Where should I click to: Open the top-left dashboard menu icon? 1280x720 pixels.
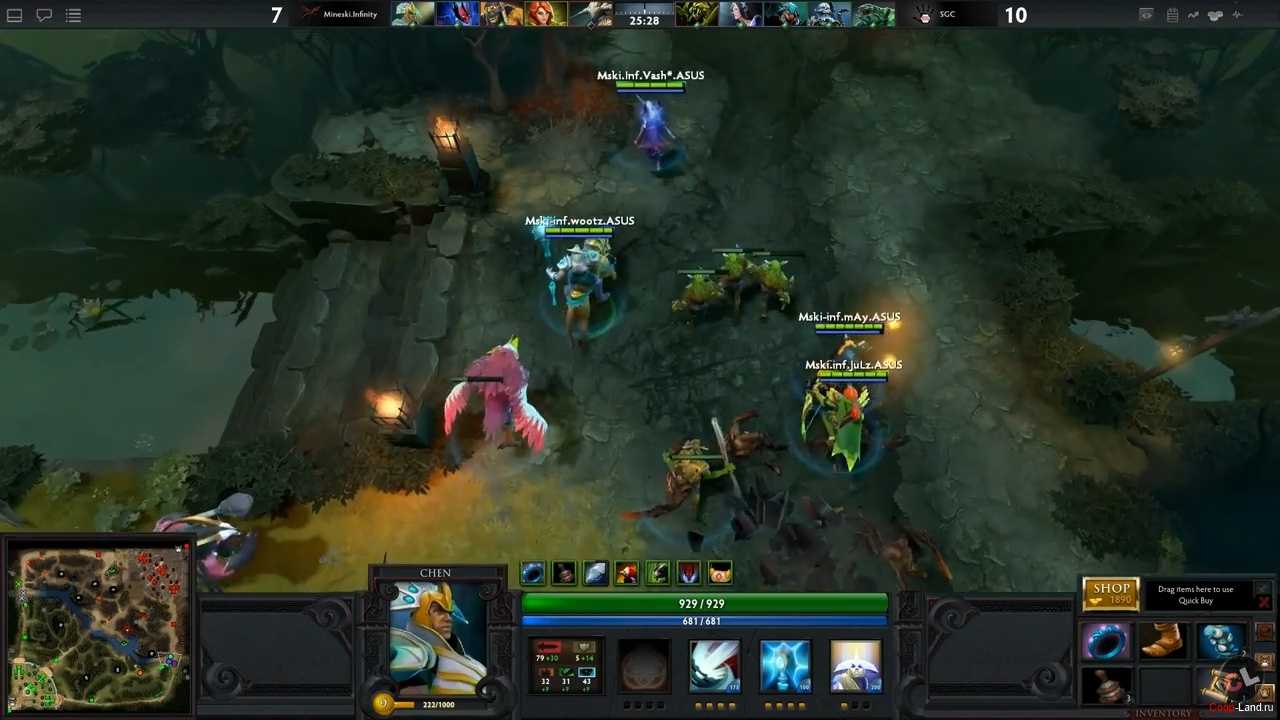pyautogui.click(x=15, y=15)
